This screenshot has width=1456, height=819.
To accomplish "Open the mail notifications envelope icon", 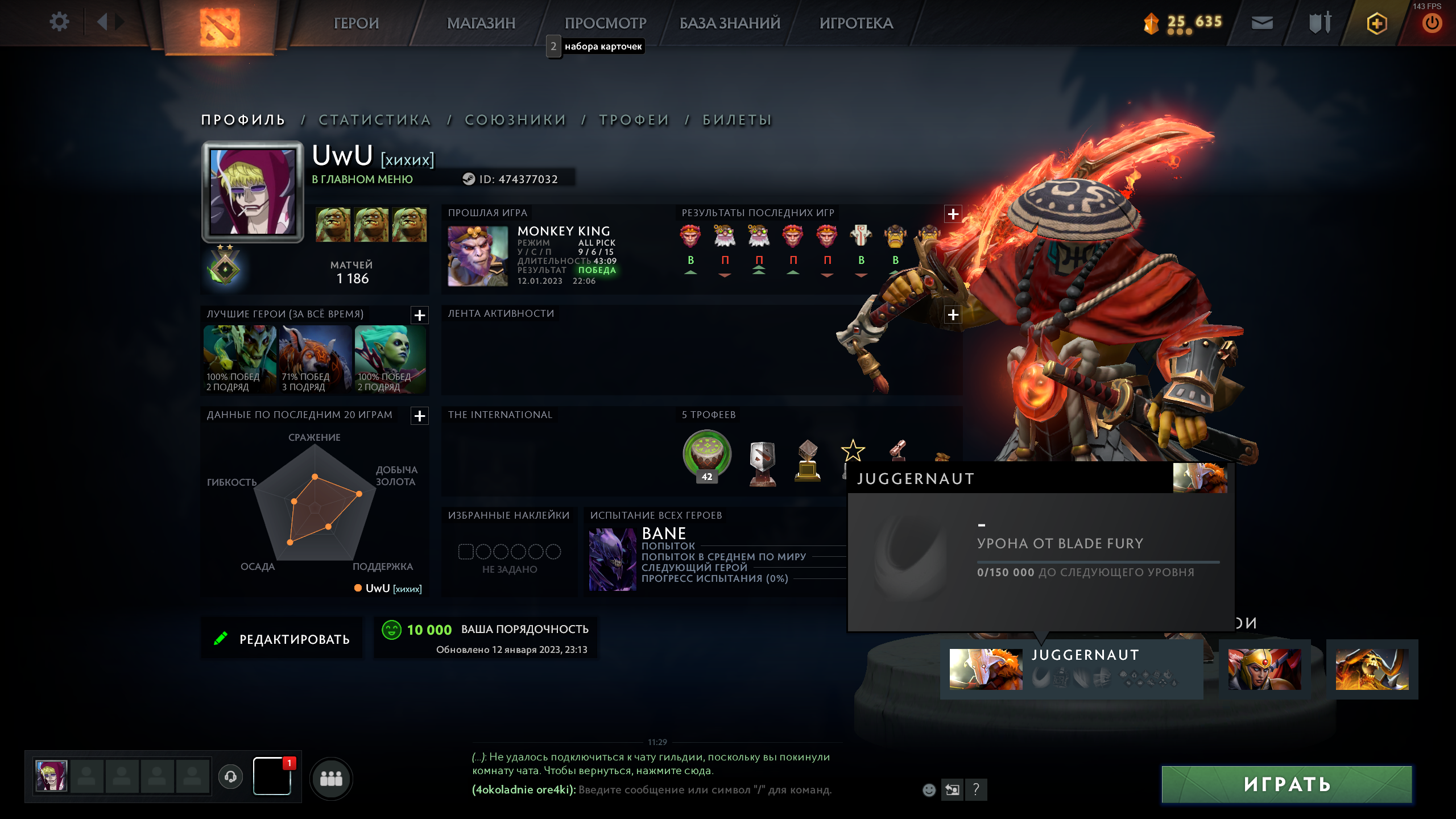I will 1261,23.
